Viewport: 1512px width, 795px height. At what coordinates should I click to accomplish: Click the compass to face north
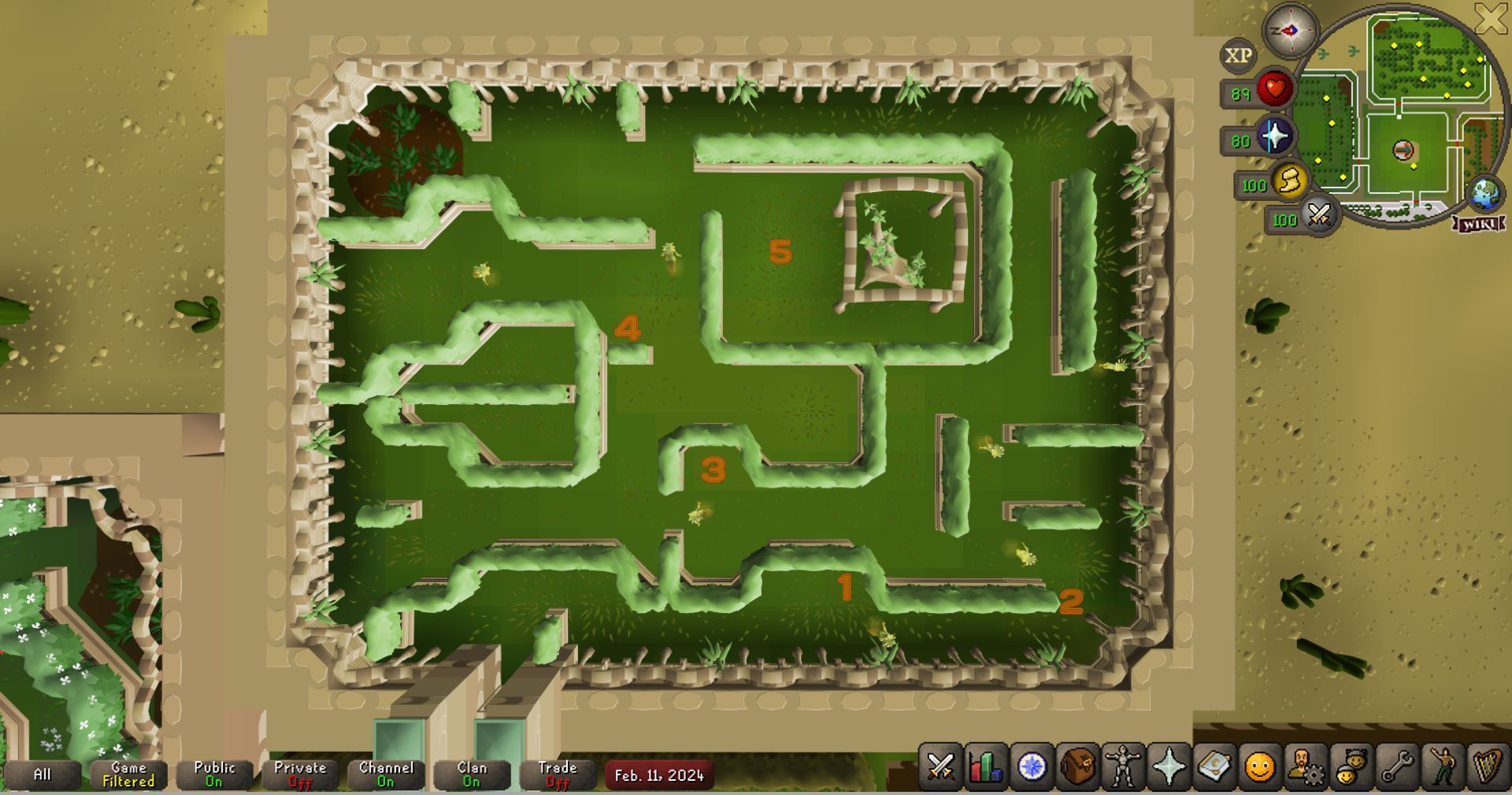click(1290, 32)
